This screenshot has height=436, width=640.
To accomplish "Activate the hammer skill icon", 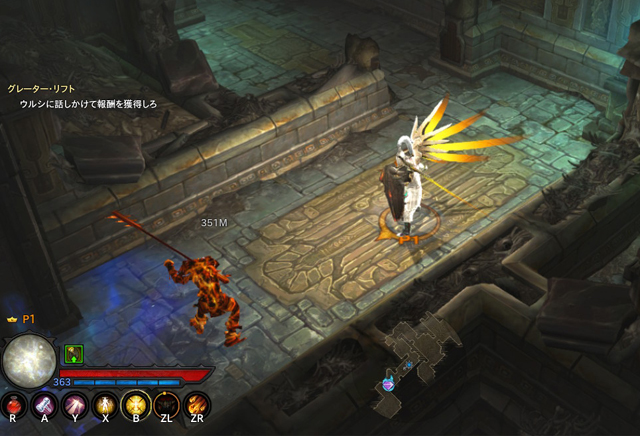I will [x=43, y=404].
